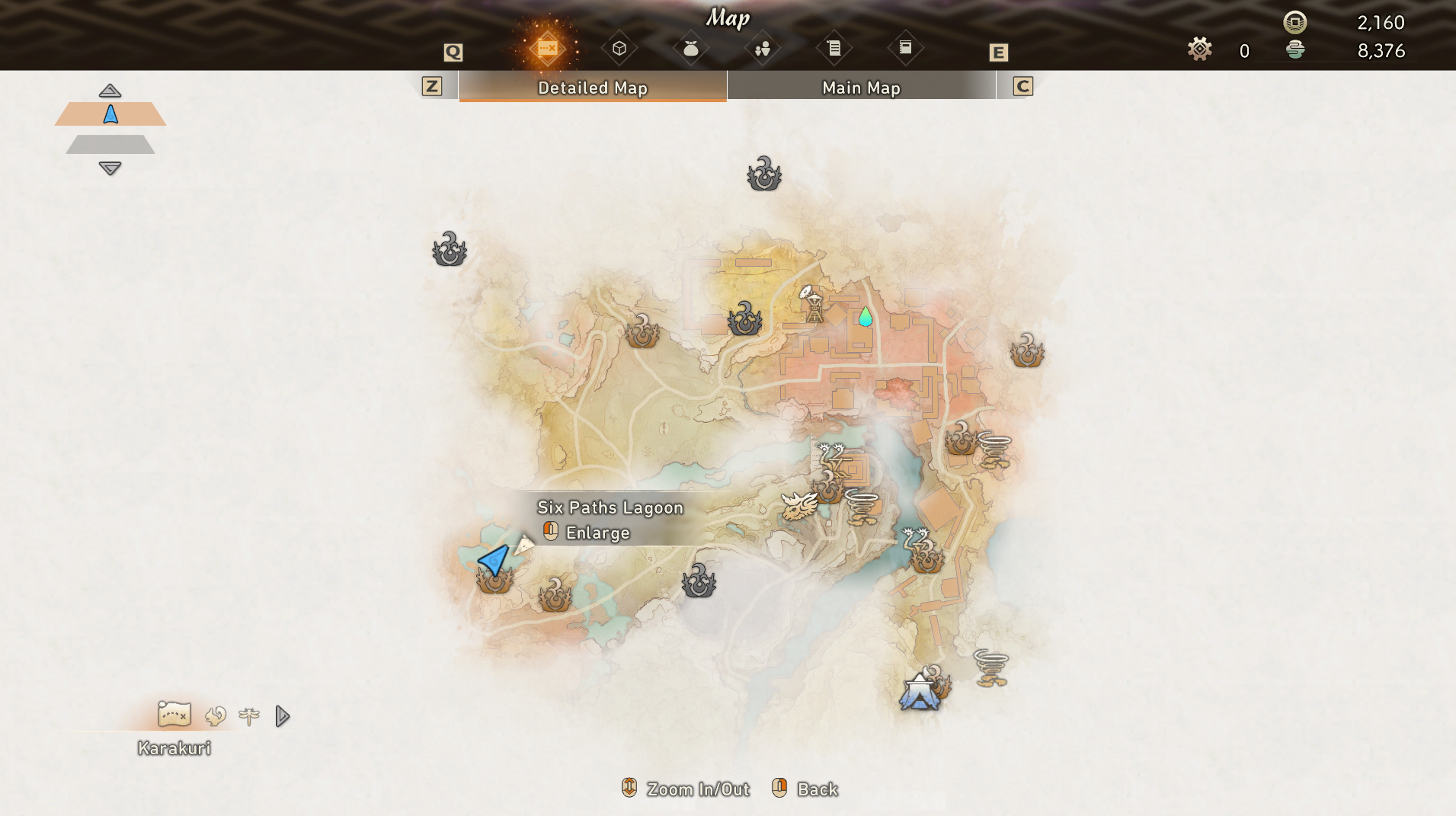Switch to the dragonfly map filter
Image resolution: width=1456 pixels, height=816 pixels.
click(248, 715)
